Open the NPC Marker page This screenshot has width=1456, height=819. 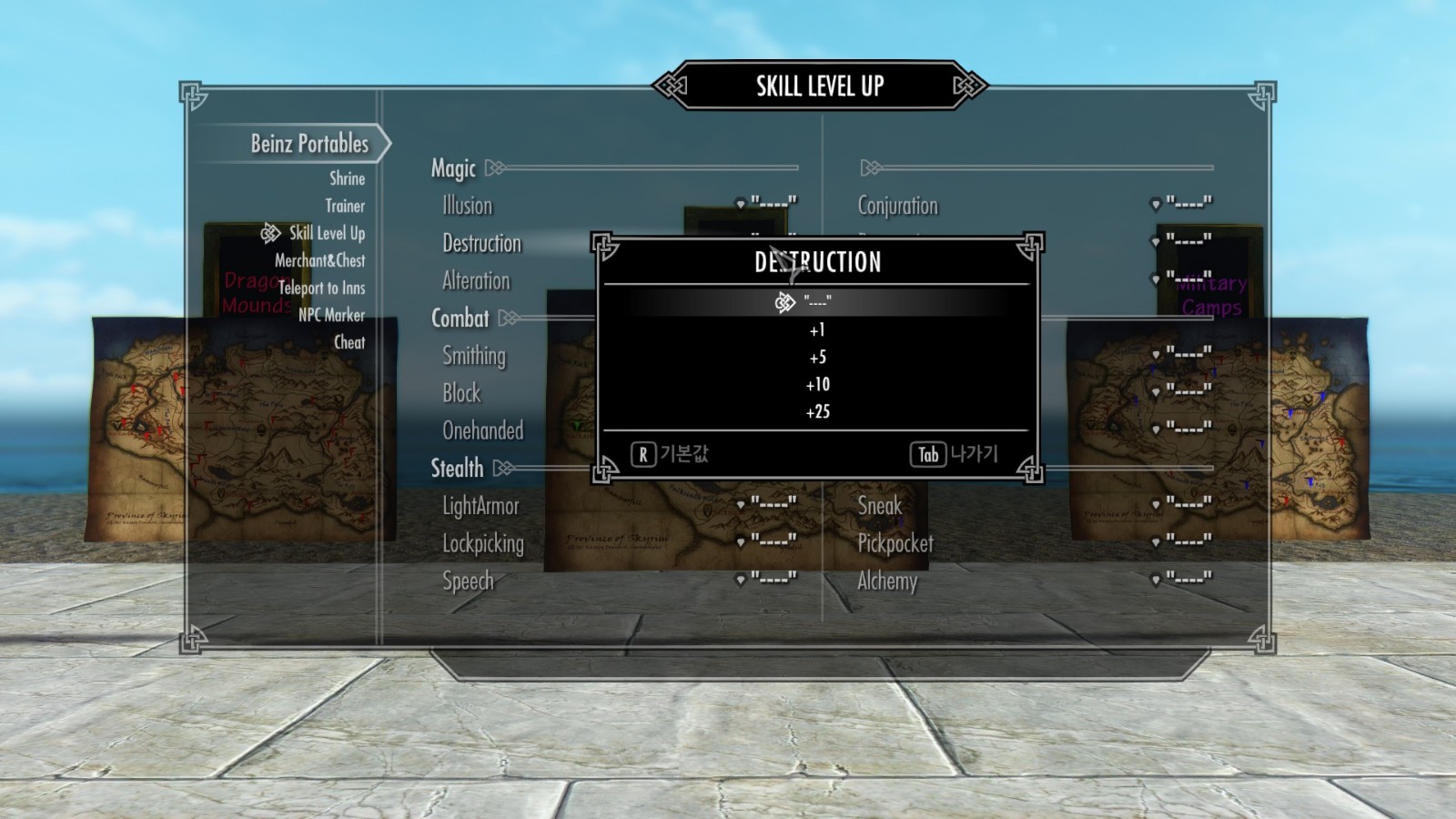click(x=331, y=315)
